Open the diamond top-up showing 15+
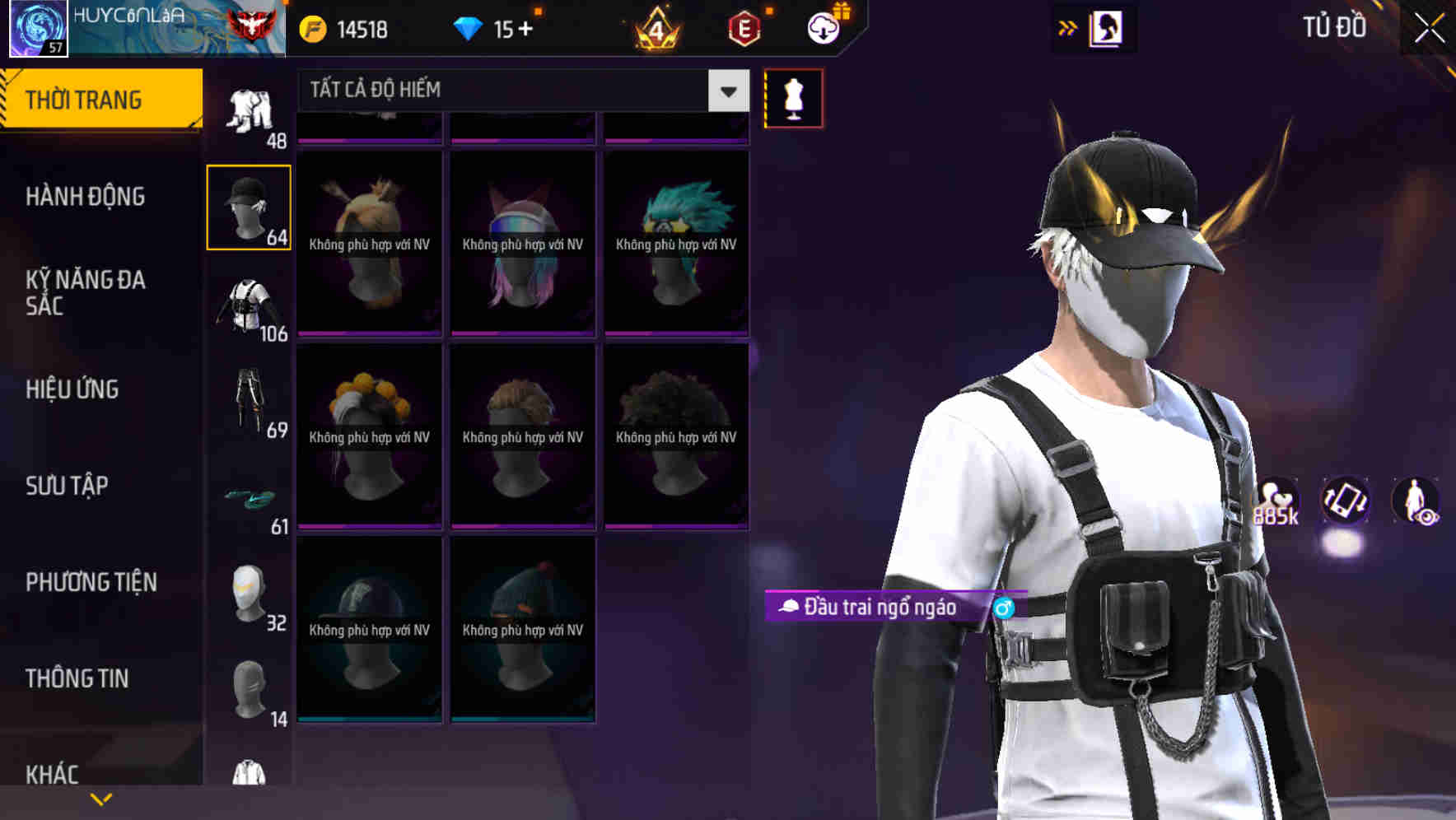 pos(495,27)
